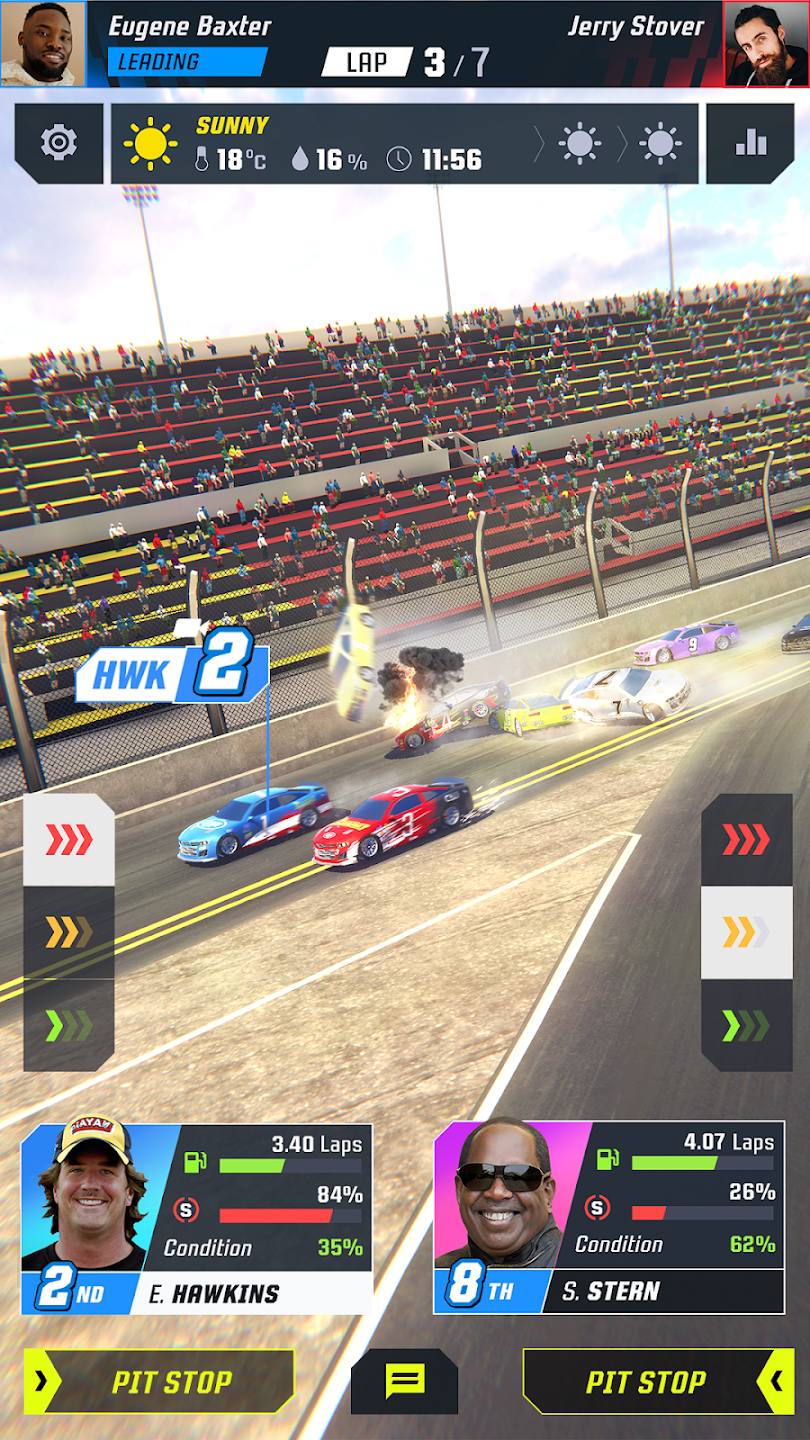Viewport: 810px width, 1440px height.
Task: View opponent Jerry Stover's avatar
Action: point(766,43)
